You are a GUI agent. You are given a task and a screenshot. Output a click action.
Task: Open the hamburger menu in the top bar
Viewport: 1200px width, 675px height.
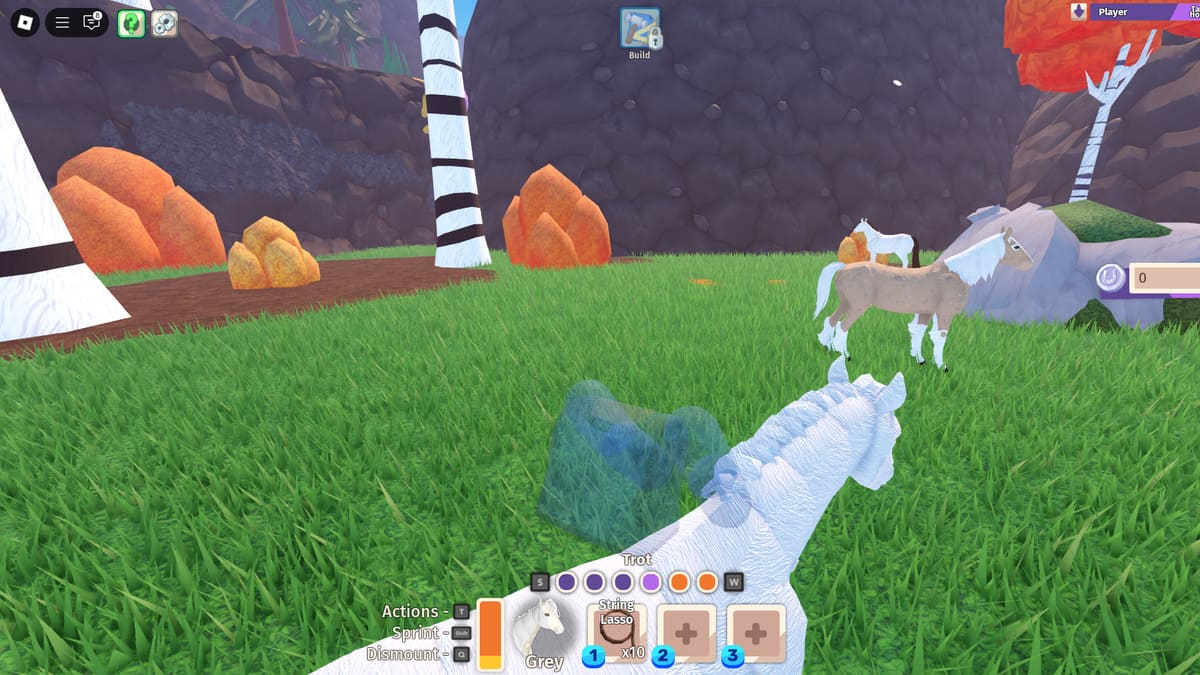click(62, 22)
